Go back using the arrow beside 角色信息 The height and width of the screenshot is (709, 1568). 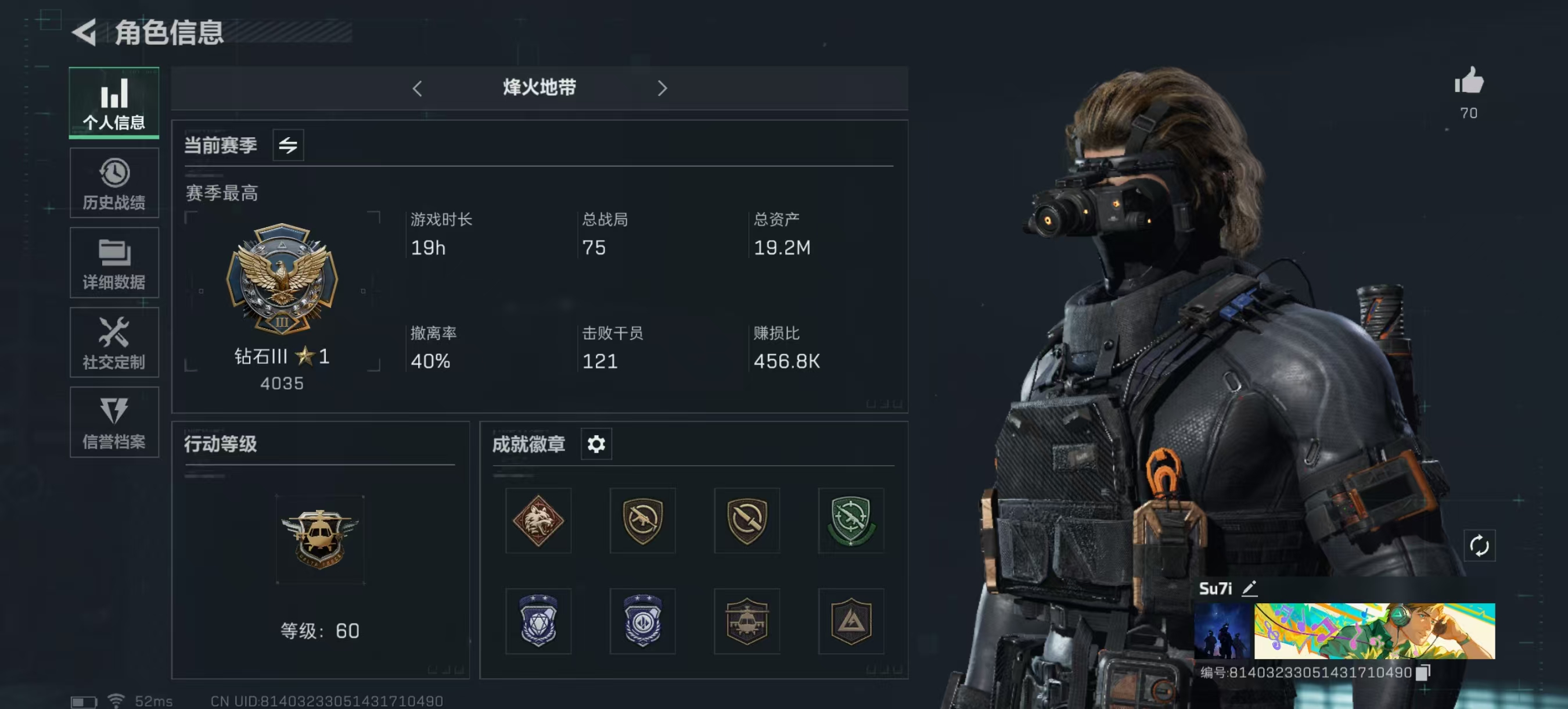click(x=85, y=32)
